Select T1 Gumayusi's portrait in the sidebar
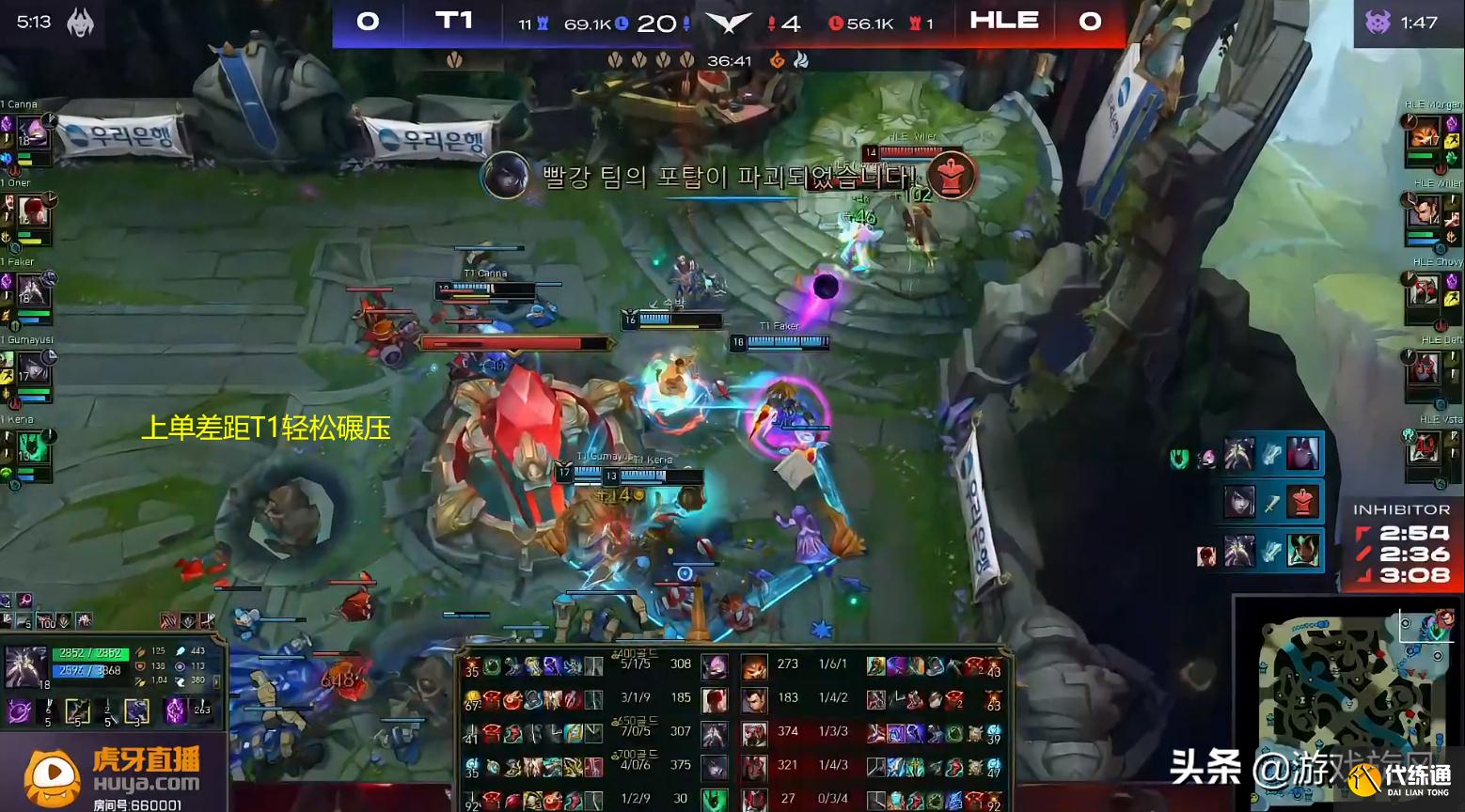1465x812 pixels. tap(32, 367)
